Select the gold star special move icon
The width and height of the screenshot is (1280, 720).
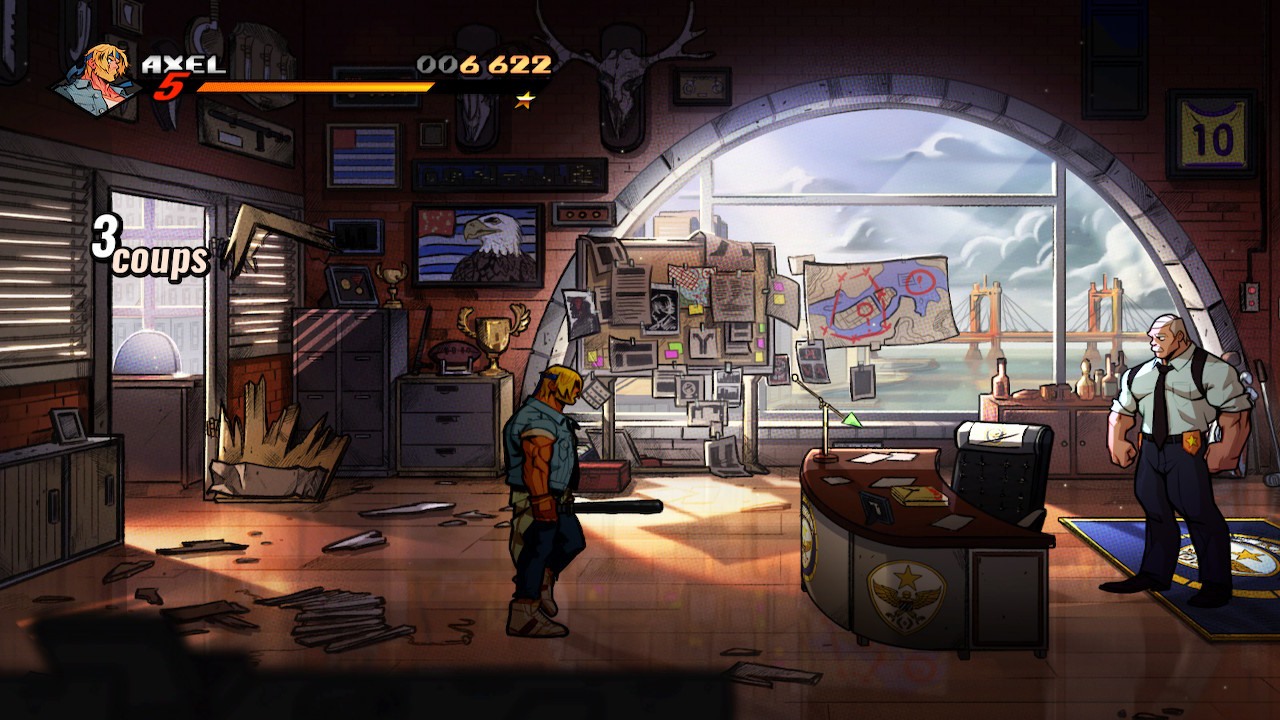tap(525, 99)
